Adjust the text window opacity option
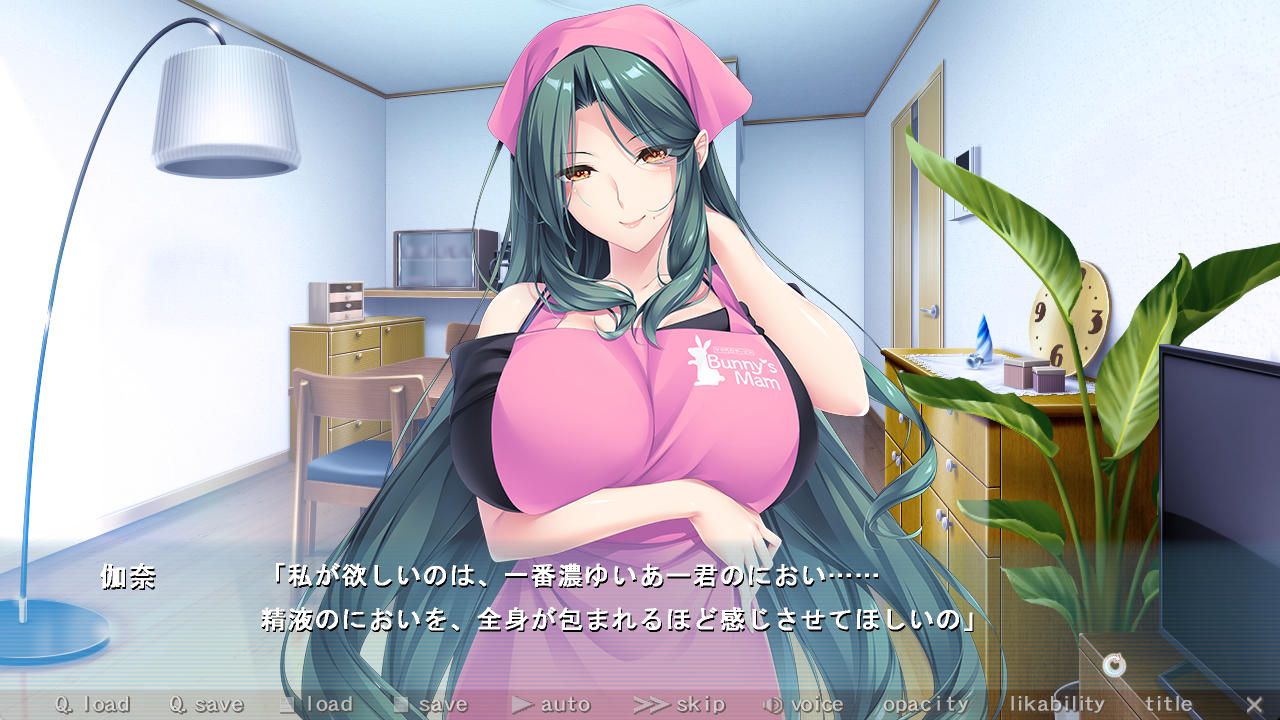Screen dimensions: 1280x720 pos(925,704)
